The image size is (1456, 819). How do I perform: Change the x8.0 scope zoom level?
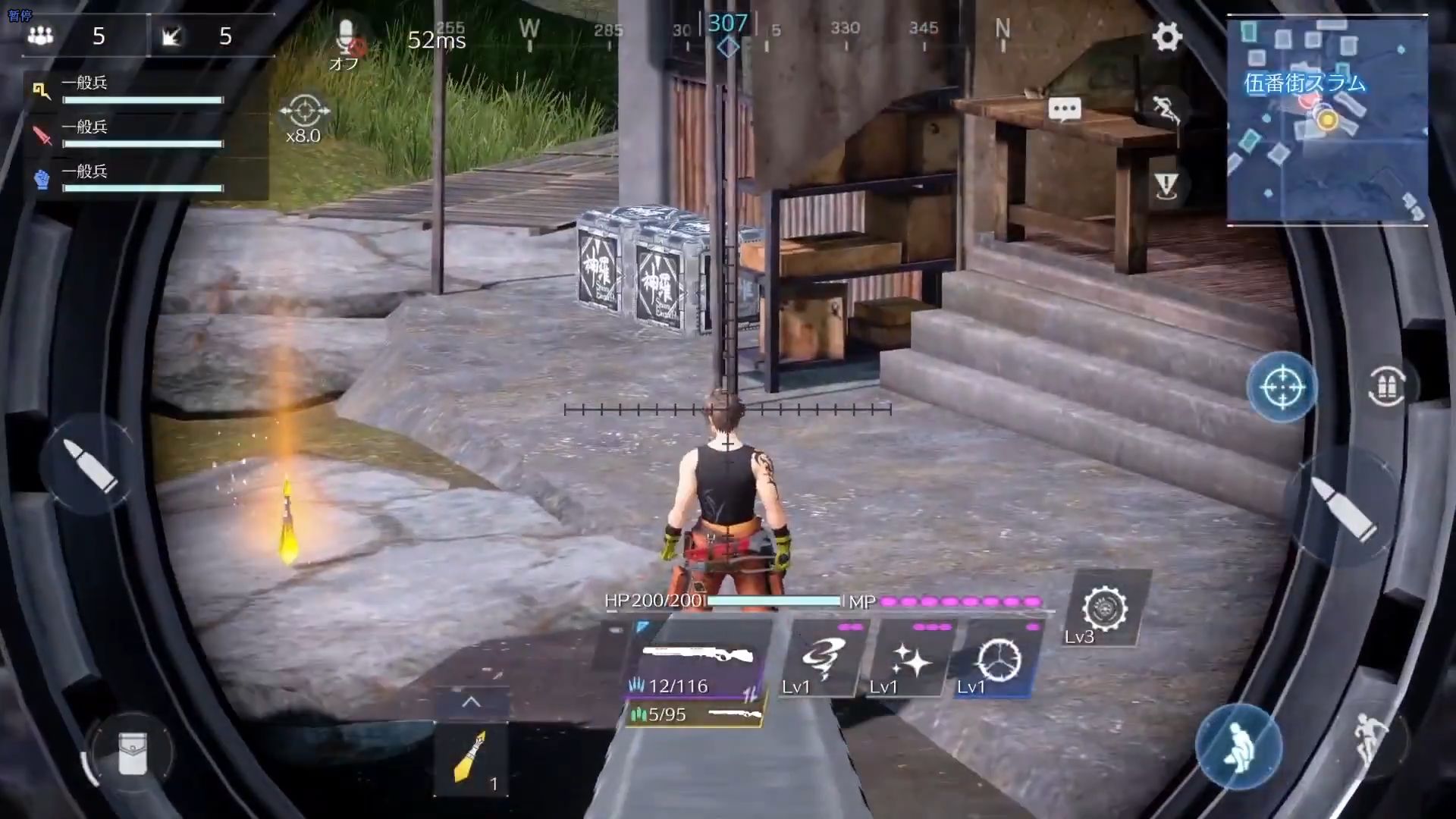304,119
